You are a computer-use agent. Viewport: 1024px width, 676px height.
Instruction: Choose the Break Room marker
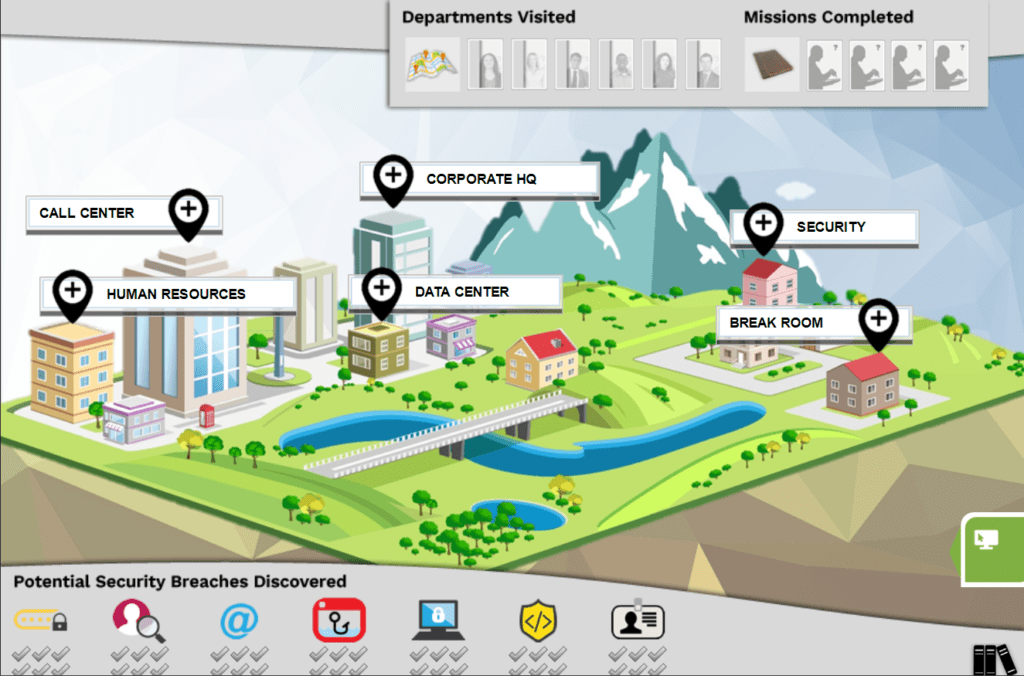[878, 320]
